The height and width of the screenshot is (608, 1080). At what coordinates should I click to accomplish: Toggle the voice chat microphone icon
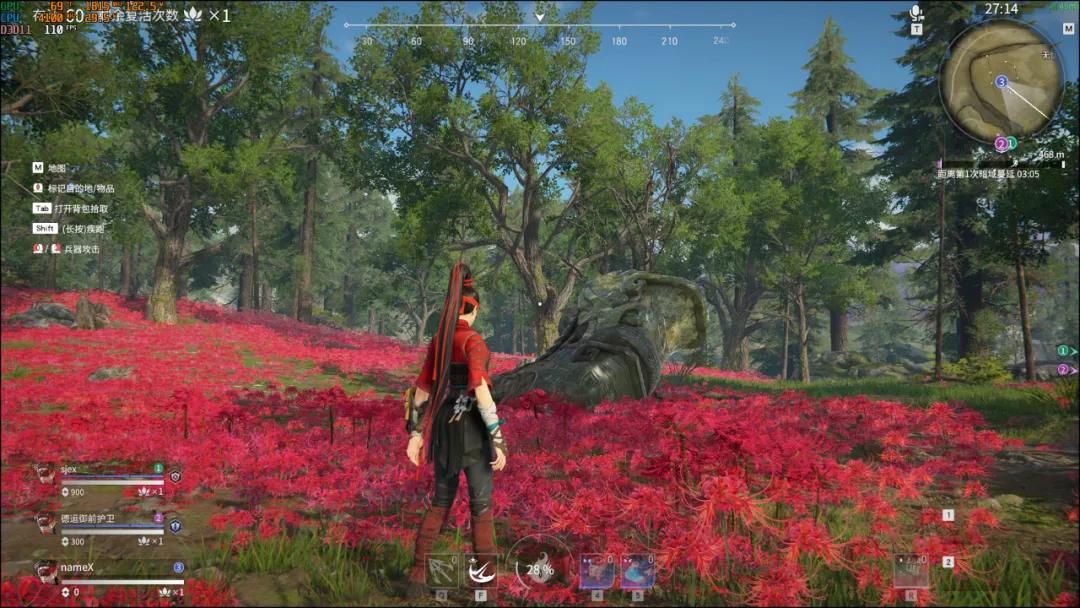pyautogui.click(x=916, y=13)
